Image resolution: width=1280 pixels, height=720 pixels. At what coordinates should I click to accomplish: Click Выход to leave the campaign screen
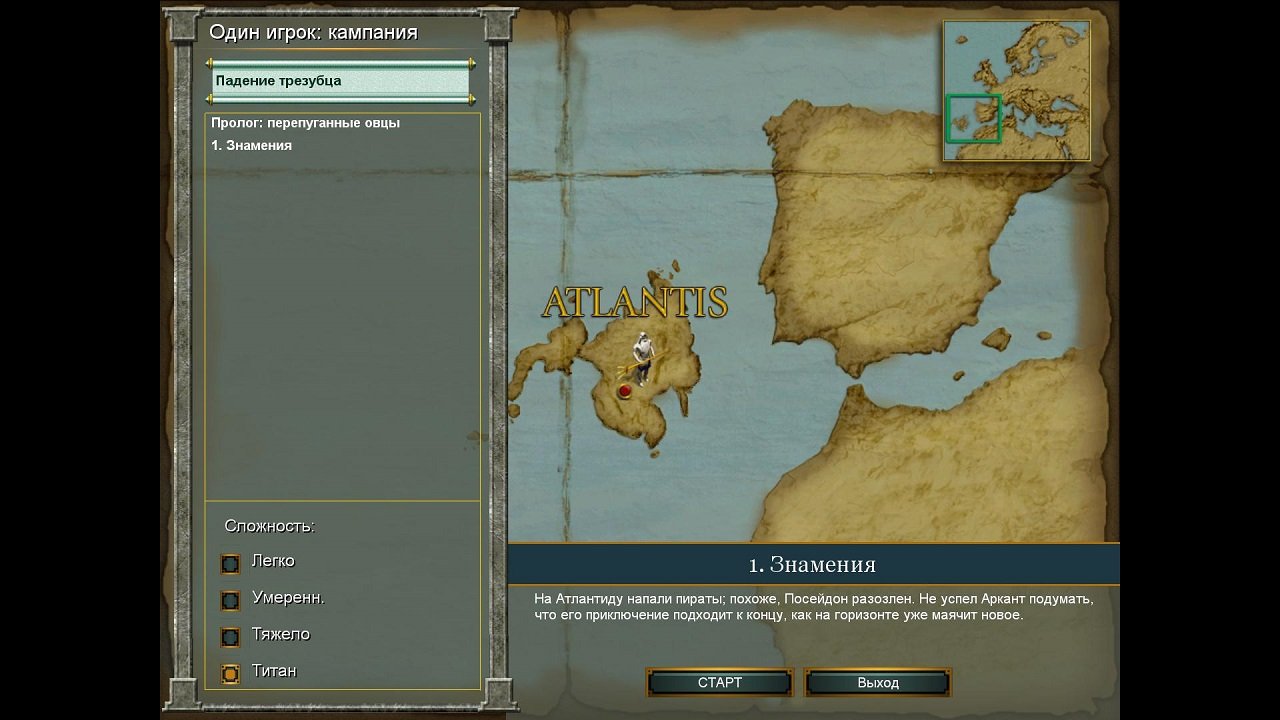(x=877, y=682)
